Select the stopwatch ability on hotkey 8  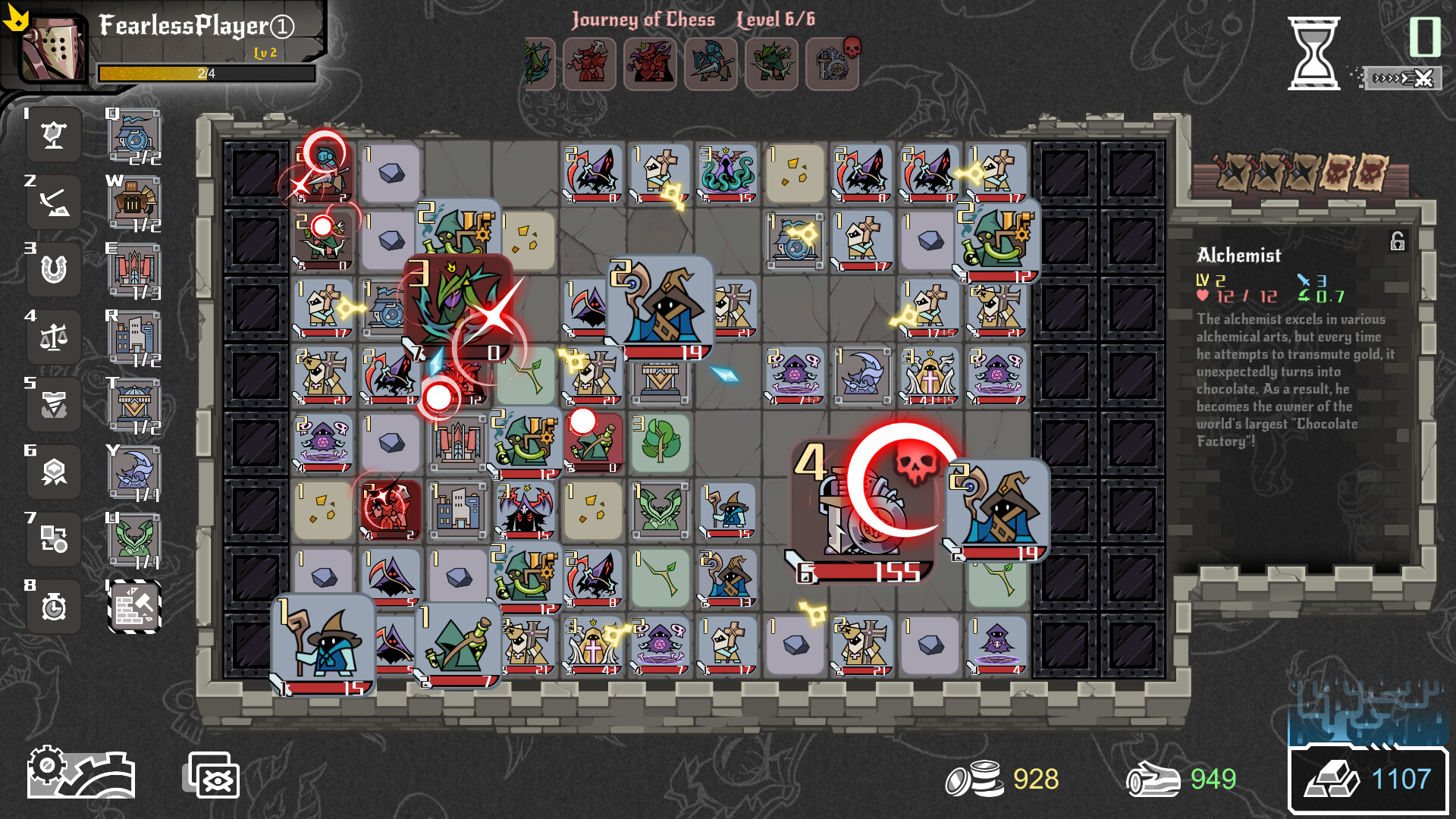[x=53, y=607]
